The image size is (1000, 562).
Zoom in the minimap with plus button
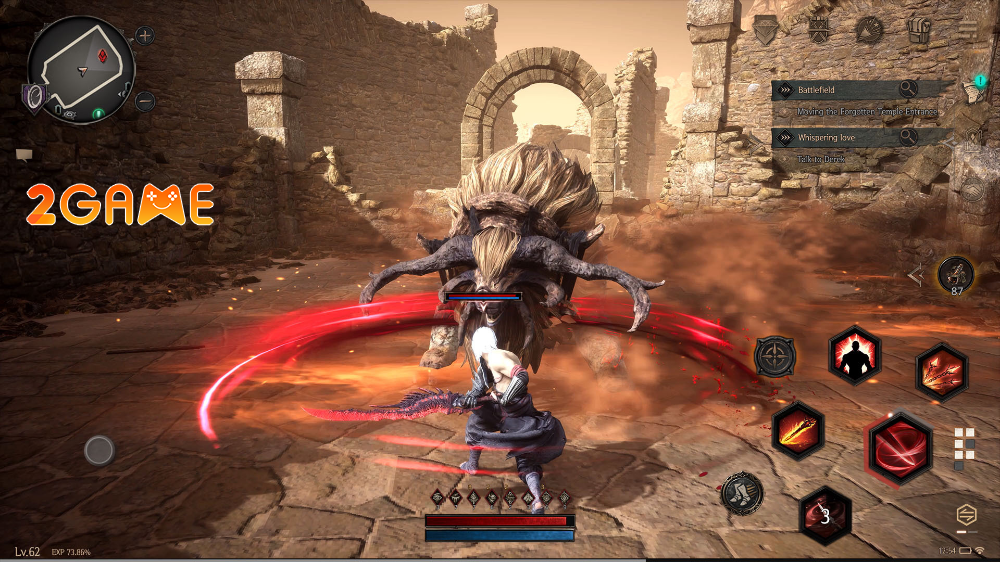coord(145,36)
